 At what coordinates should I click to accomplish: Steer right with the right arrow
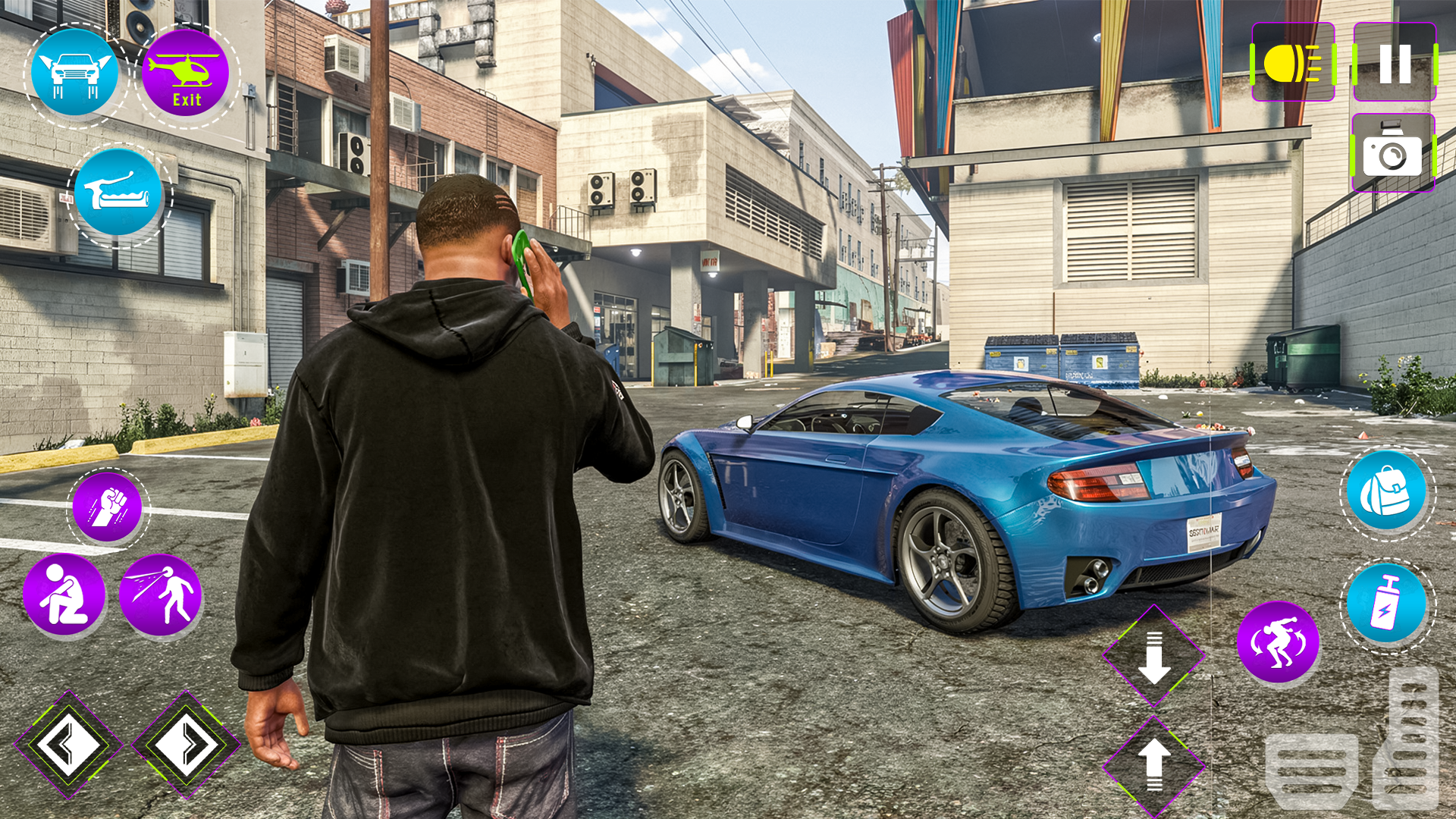(186, 745)
